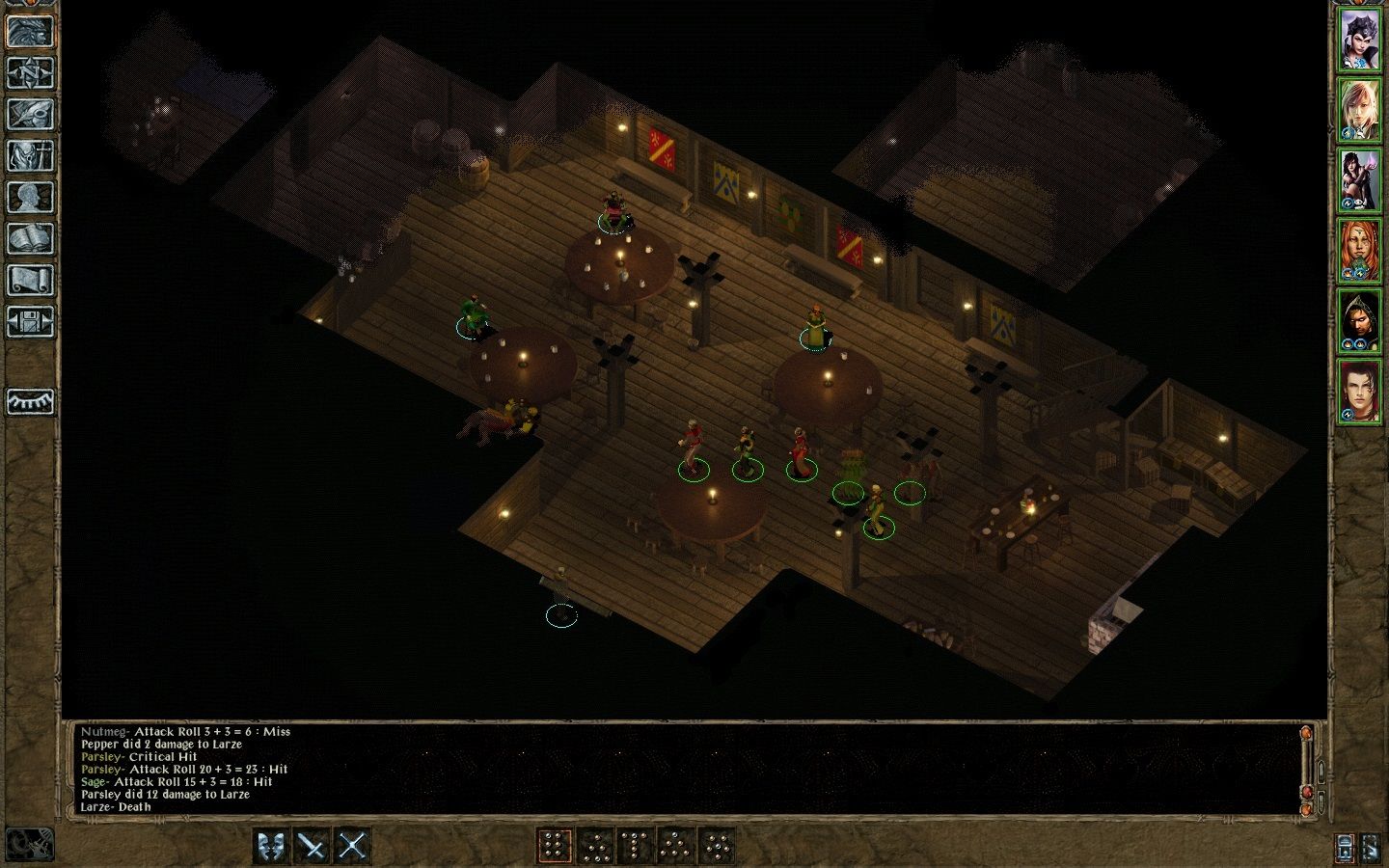Open the inventory screen icon

[30, 155]
